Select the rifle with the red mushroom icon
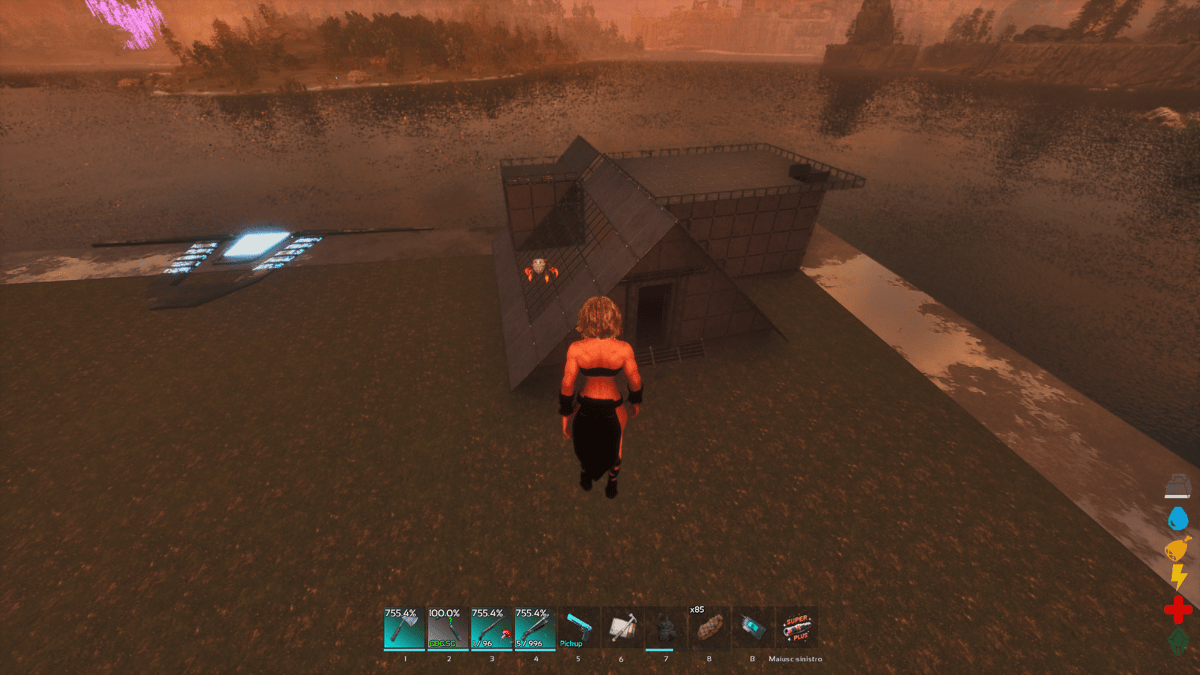The height and width of the screenshot is (675, 1200). coord(492,627)
